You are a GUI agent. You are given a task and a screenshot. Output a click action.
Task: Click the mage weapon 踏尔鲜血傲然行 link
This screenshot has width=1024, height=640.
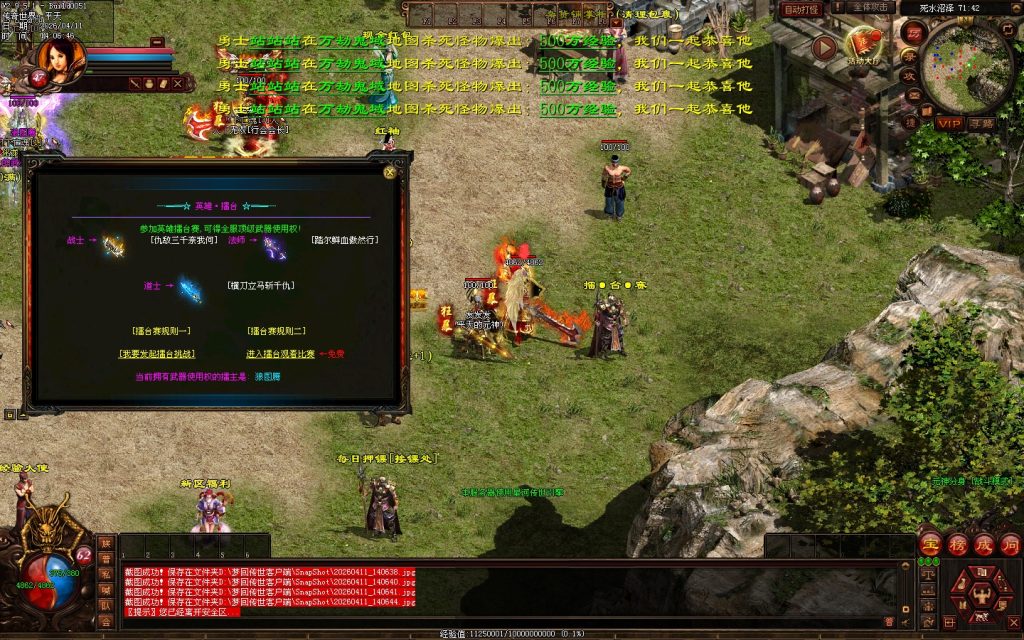point(345,240)
